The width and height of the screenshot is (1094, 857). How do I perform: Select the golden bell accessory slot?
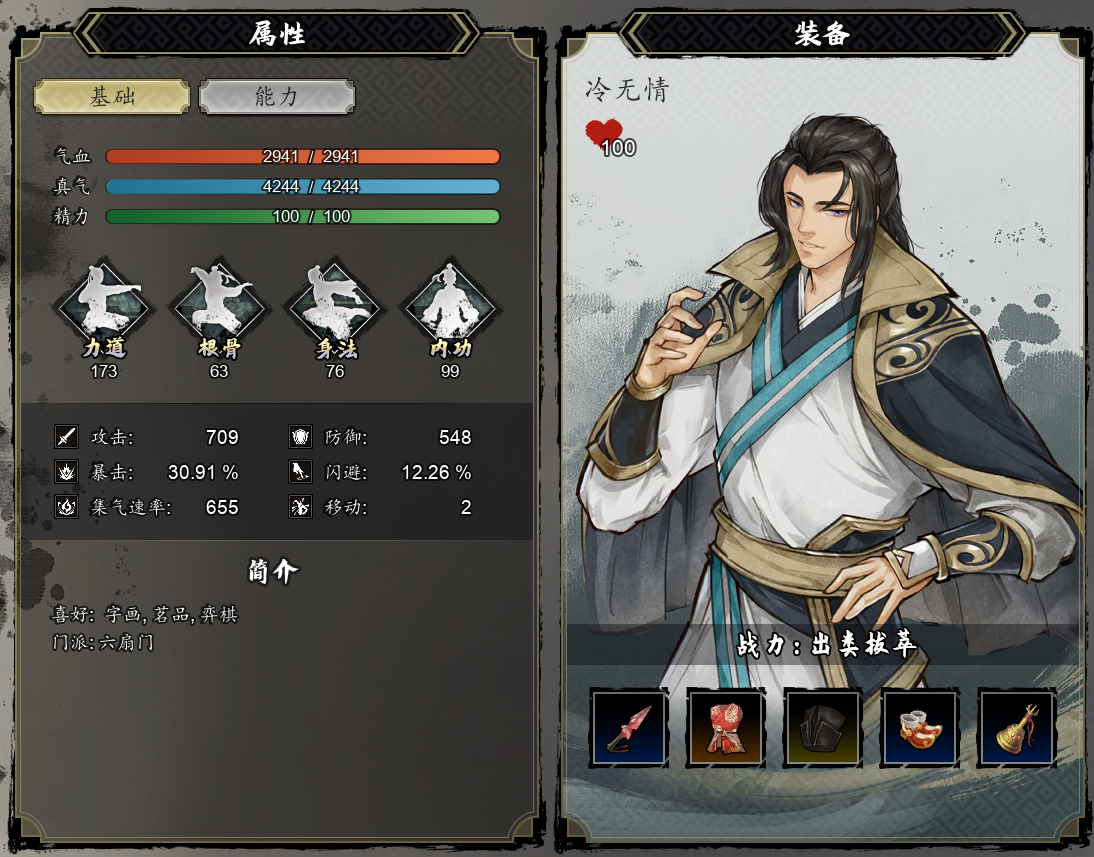[x=1016, y=727]
